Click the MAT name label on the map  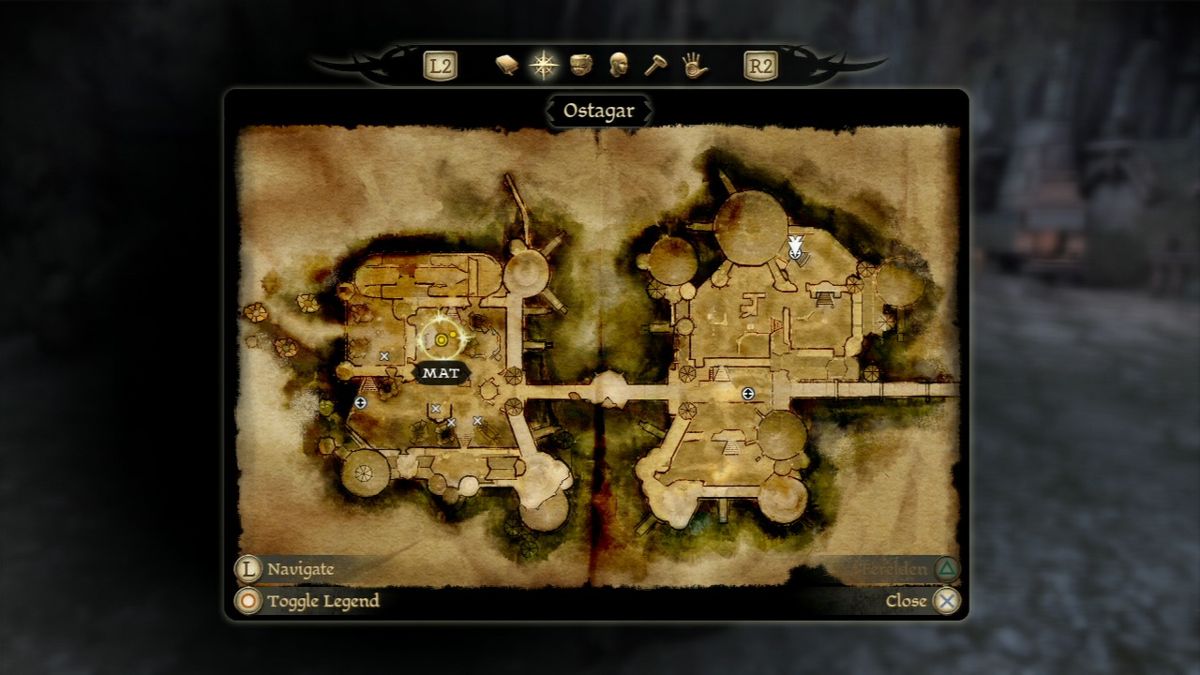click(441, 373)
